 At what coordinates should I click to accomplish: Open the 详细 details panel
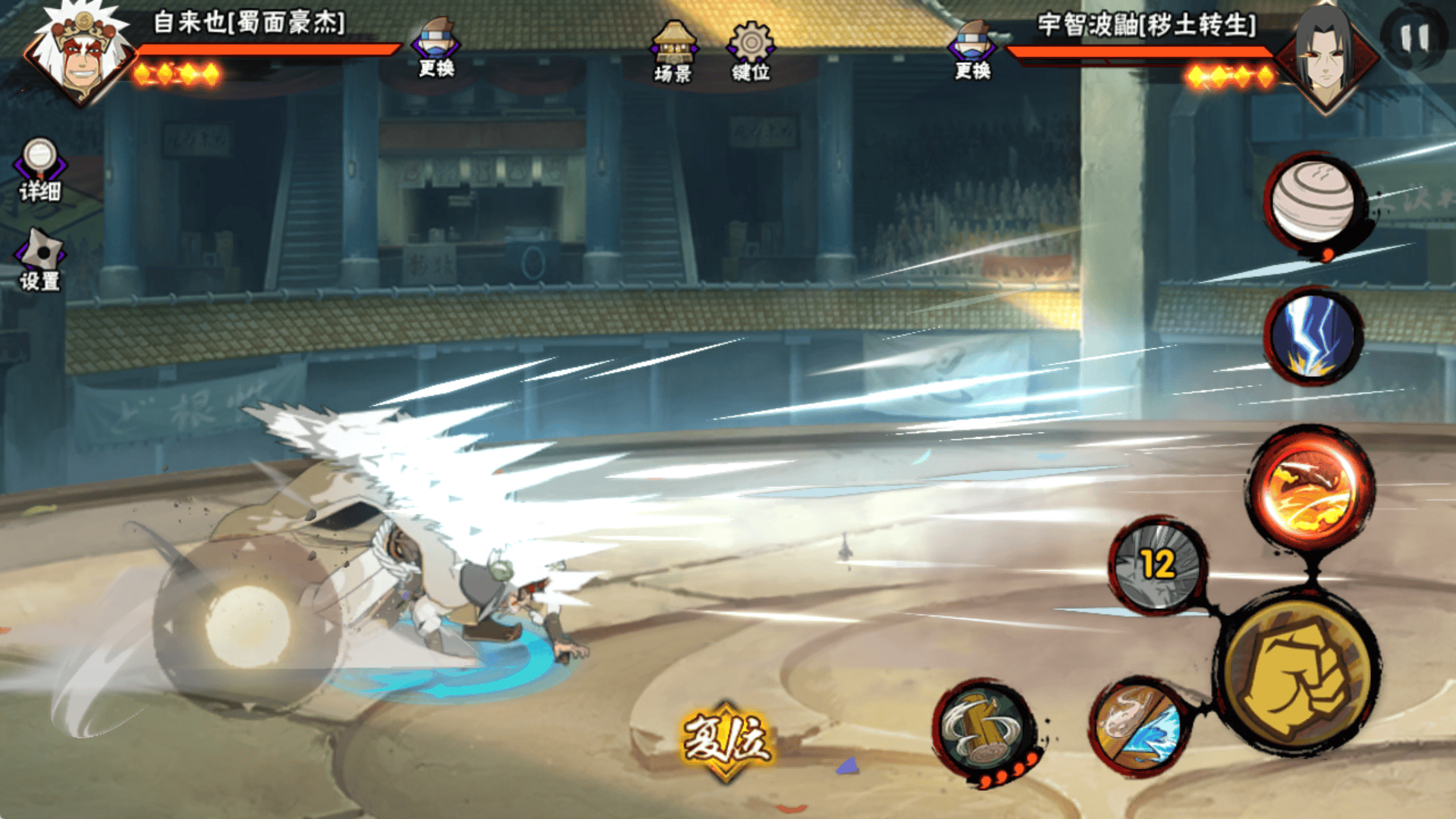[x=39, y=171]
